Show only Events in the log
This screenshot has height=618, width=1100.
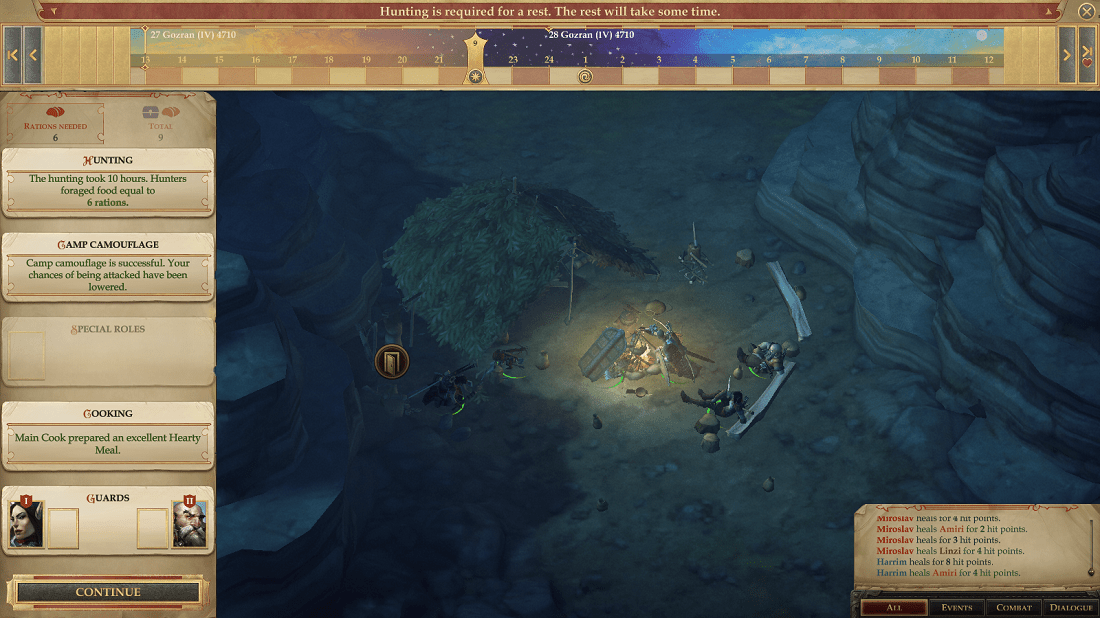(x=957, y=607)
